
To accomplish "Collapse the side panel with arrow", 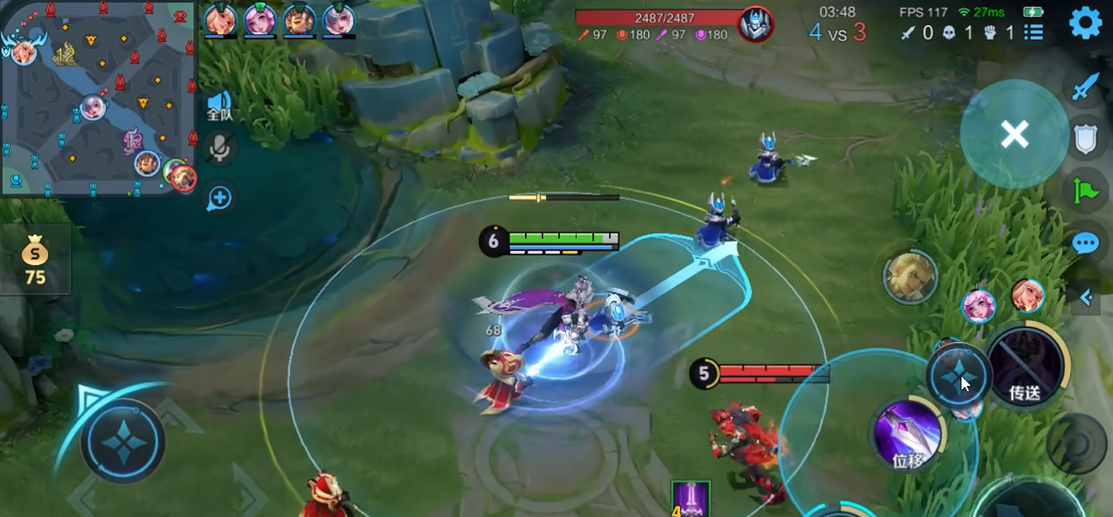I will pyautogui.click(x=1087, y=297).
